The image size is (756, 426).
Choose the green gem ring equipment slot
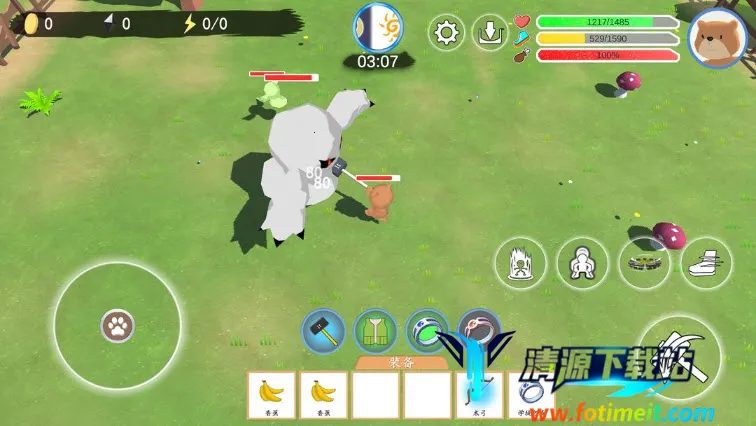pyautogui.click(x=427, y=331)
